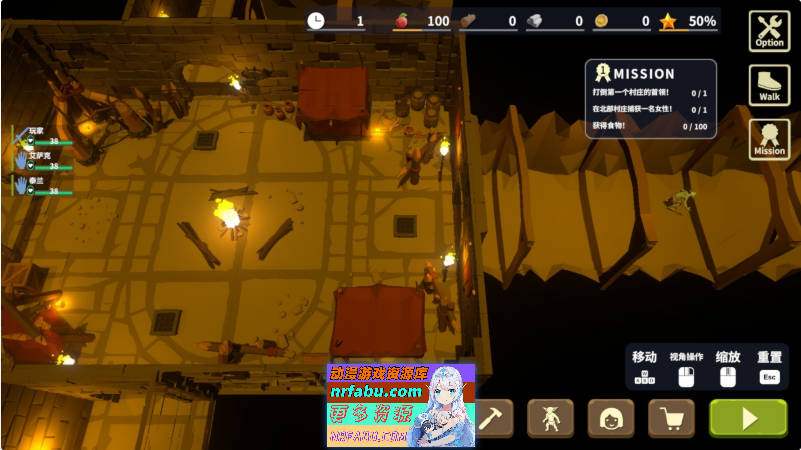The width and height of the screenshot is (801, 450).
Task: Open the Option menu
Action: pyautogui.click(x=769, y=30)
